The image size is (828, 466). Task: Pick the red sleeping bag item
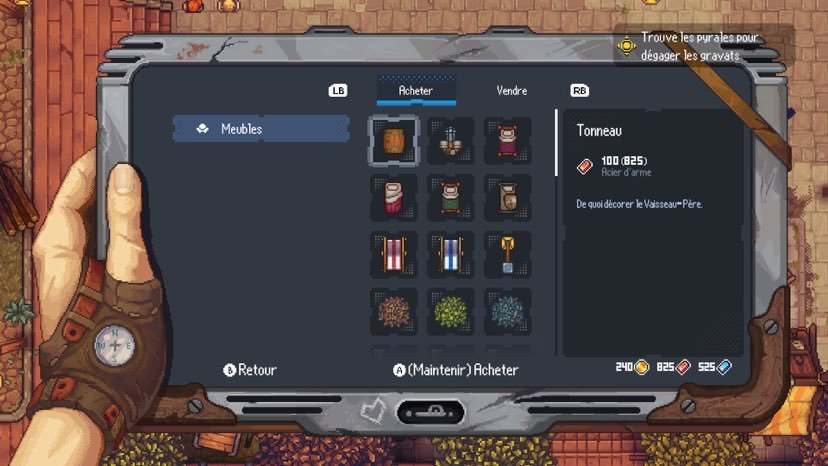coord(393,198)
